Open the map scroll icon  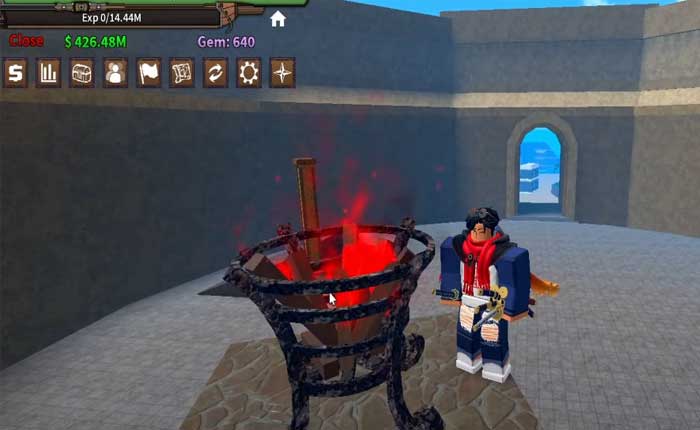(x=182, y=73)
